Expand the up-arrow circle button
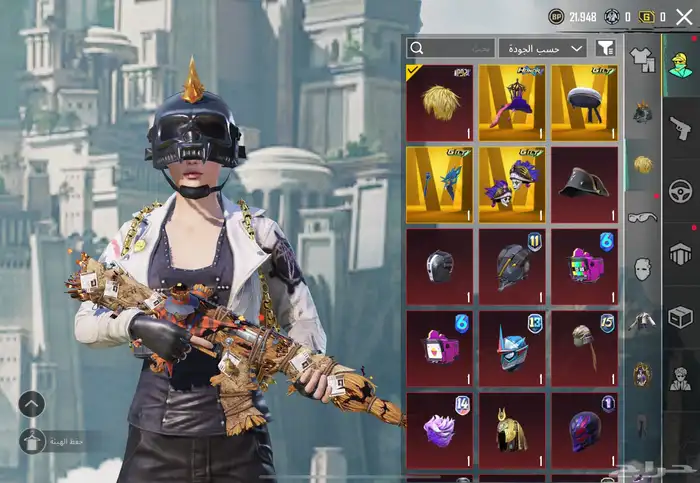The image size is (700, 483). pos(31,404)
